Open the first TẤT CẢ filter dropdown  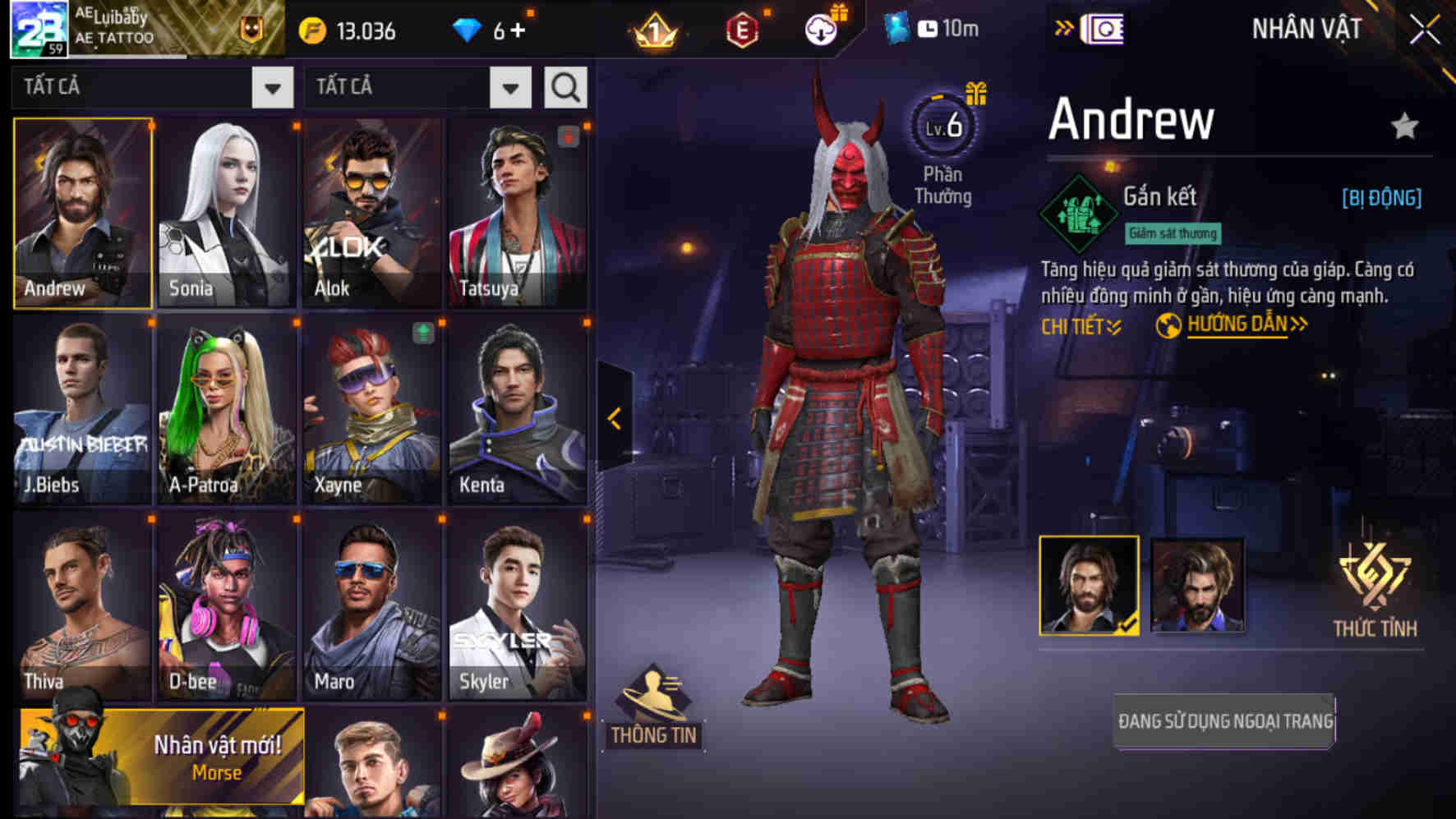pyautogui.click(x=152, y=86)
